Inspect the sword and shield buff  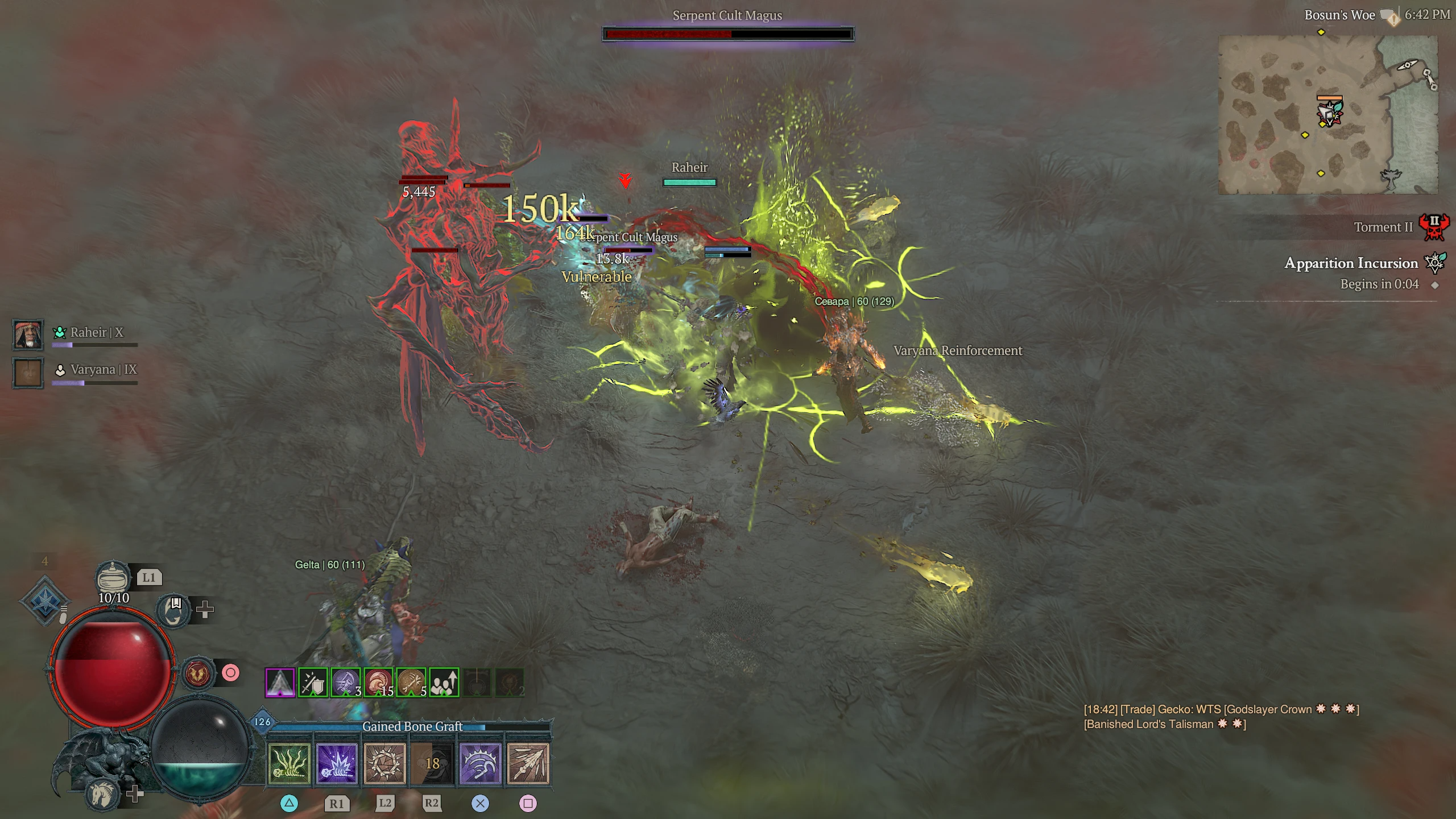coord(313,682)
